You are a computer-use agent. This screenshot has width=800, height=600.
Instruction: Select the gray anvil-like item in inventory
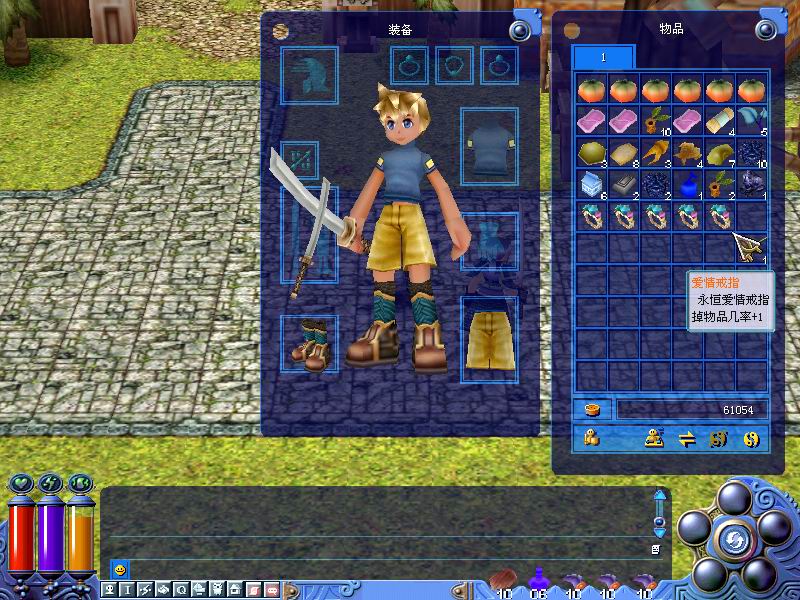(x=625, y=184)
